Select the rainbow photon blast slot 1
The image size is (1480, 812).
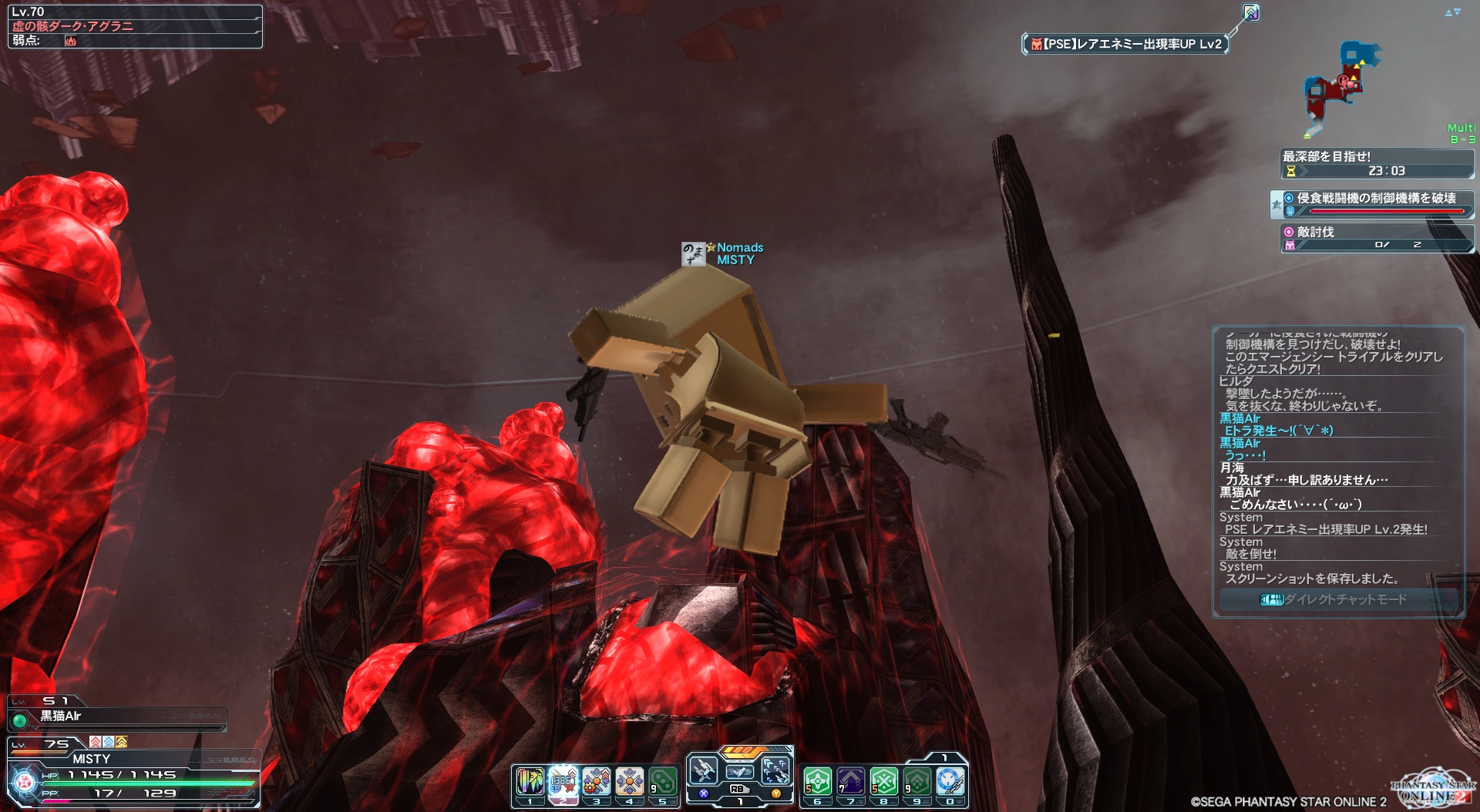(530, 782)
